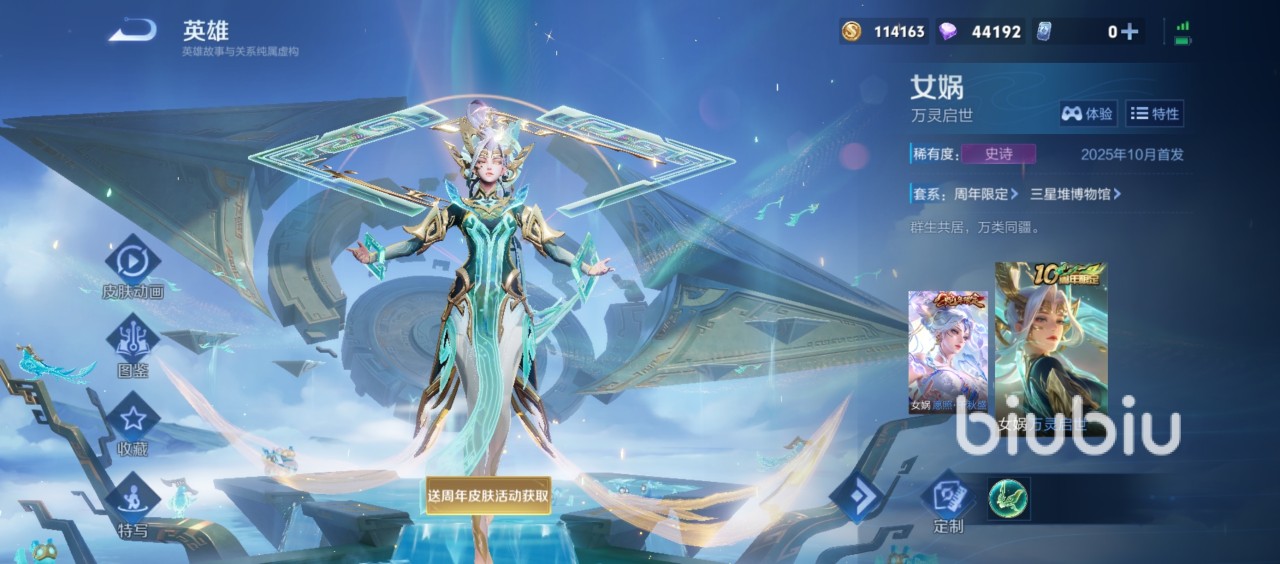Select the first 女娲 skin thumbnail
The height and width of the screenshot is (564, 1280).
click(x=948, y=352)
